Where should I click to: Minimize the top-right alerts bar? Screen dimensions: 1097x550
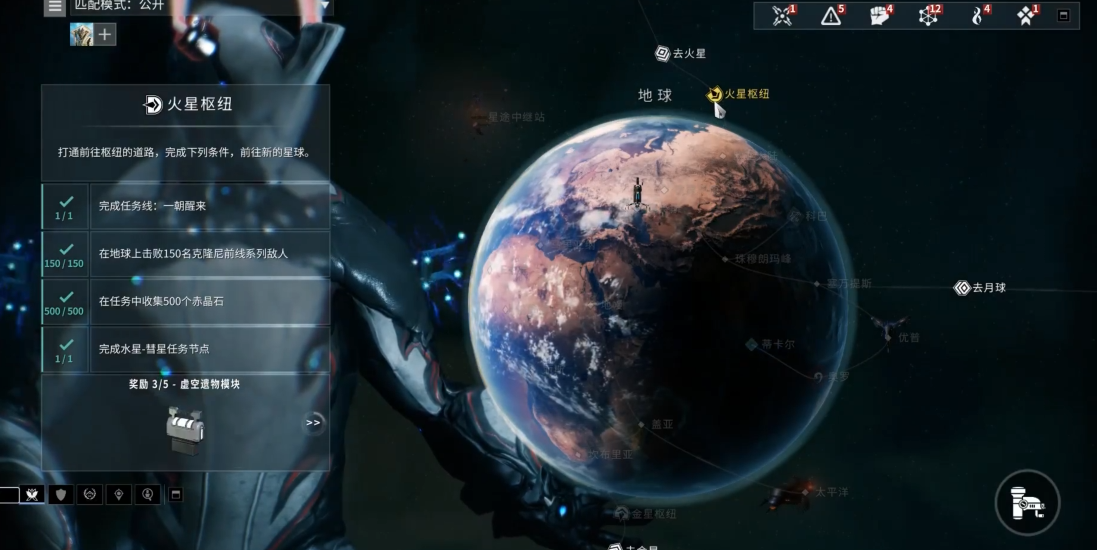(1063, 16)
